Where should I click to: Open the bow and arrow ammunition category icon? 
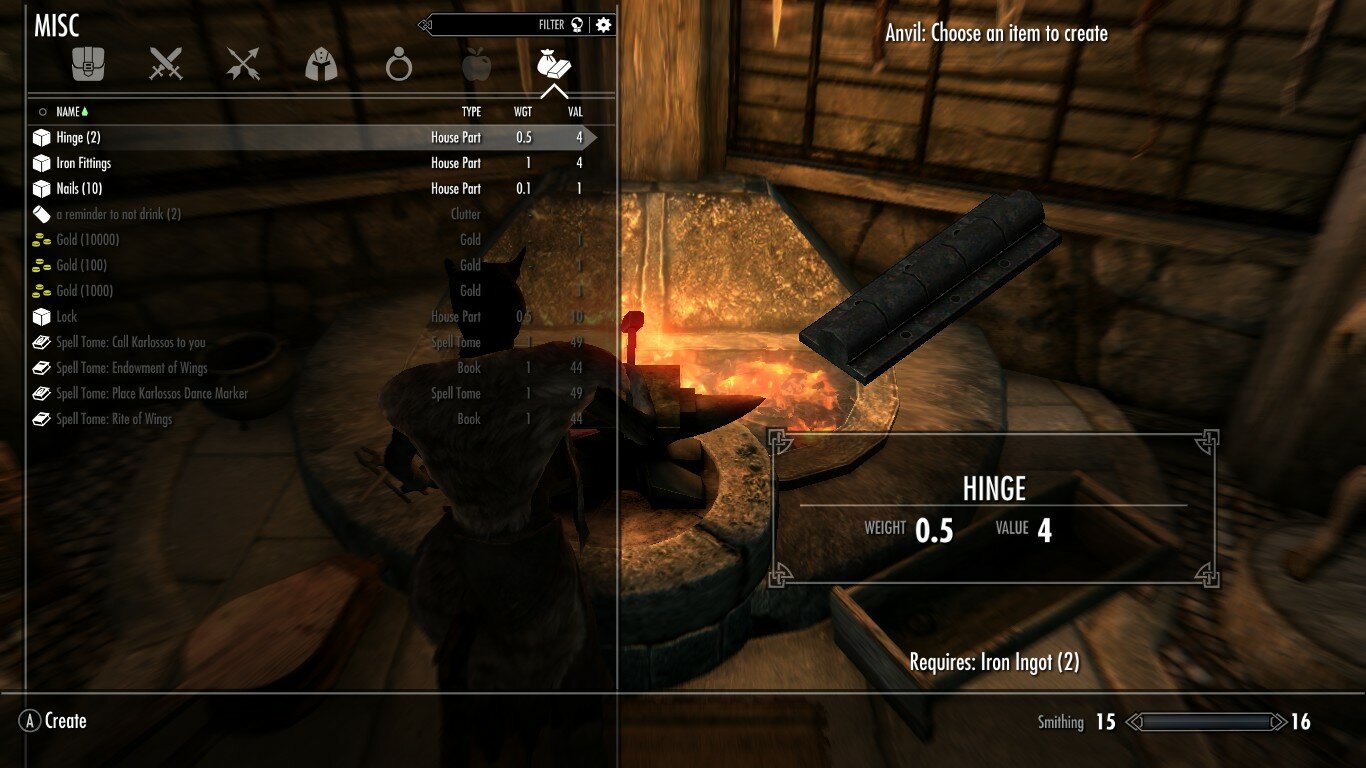pos(242,62)
